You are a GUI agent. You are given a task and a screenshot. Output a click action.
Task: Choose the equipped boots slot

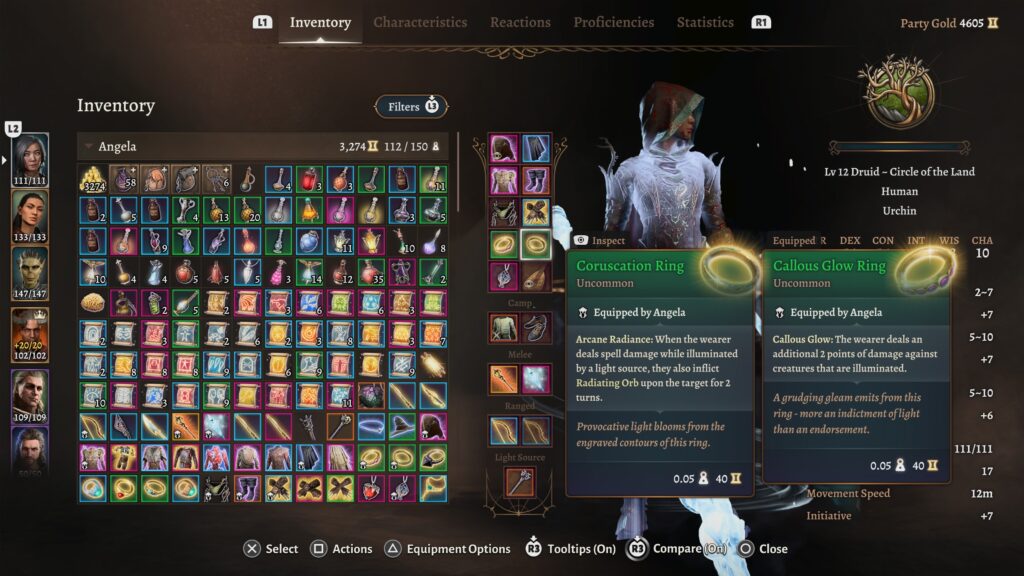pos(536,180)
